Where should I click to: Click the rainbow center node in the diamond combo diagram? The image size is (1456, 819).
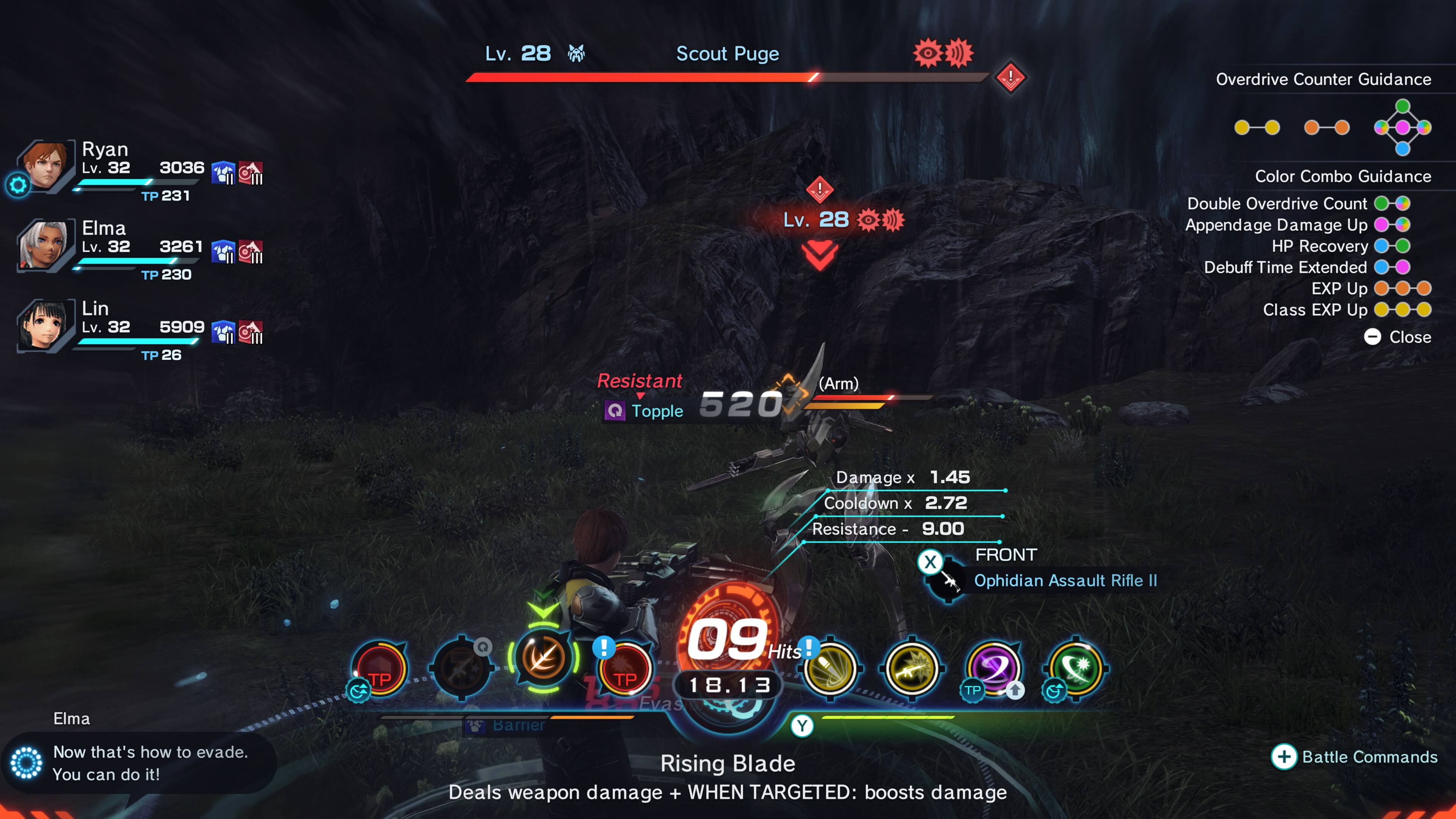pos(1402,129)
